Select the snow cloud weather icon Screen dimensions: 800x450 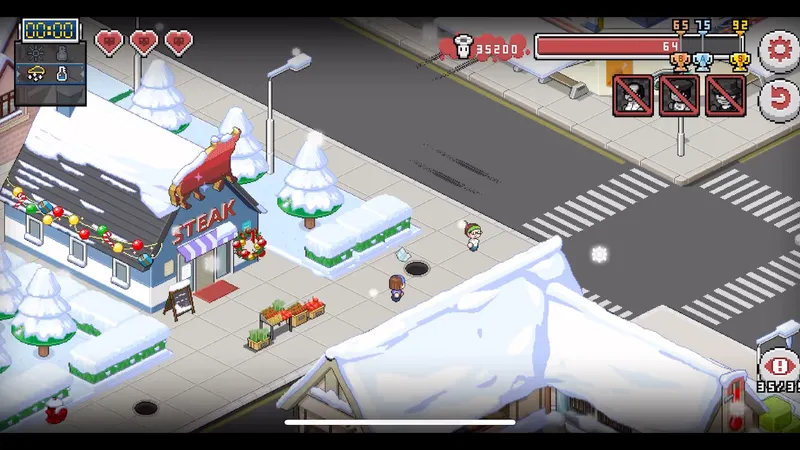pos(36,73)
